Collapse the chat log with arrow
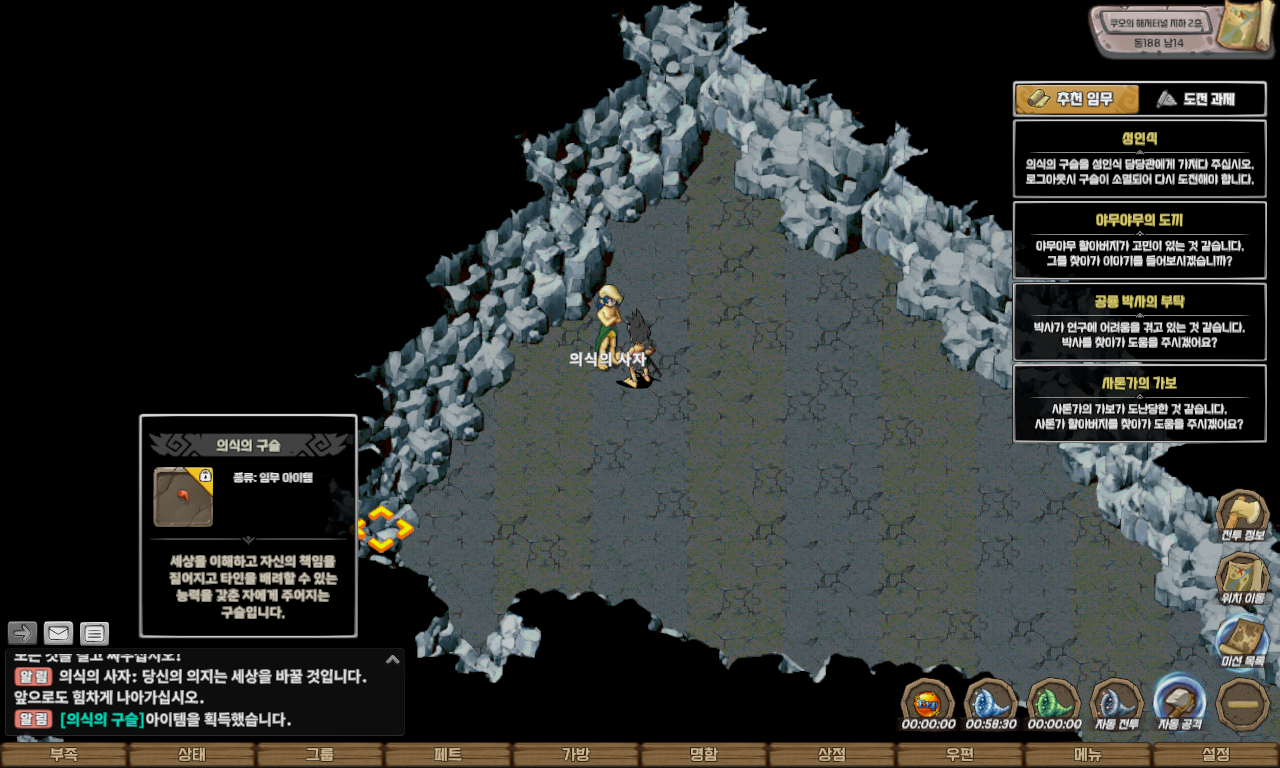This screenshot has height=768, width=1280. coord(393,659)
